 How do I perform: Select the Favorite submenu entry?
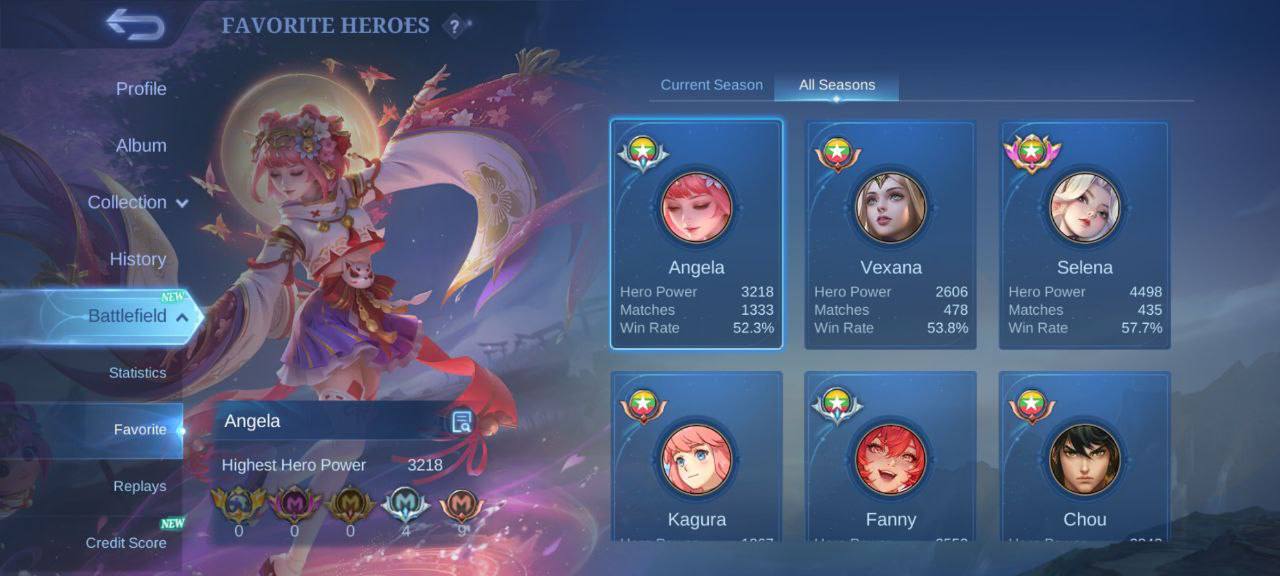[140, 430]
